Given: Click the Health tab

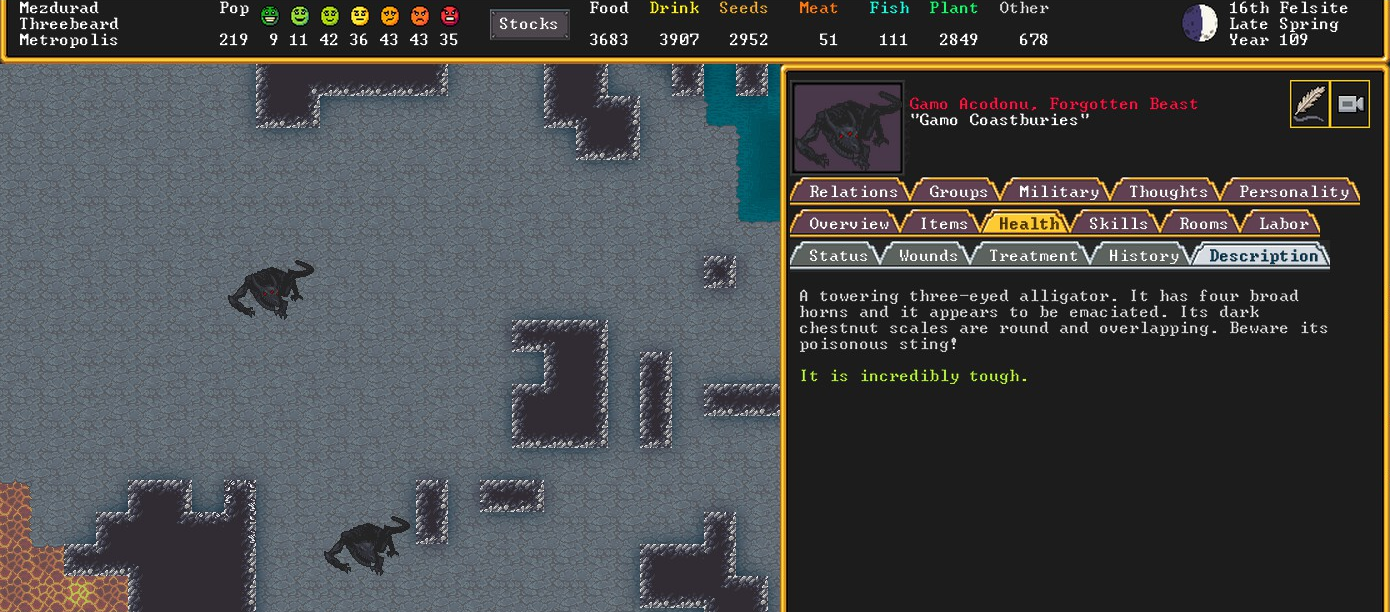Looking at the screenshot, I should point(1028,223).
